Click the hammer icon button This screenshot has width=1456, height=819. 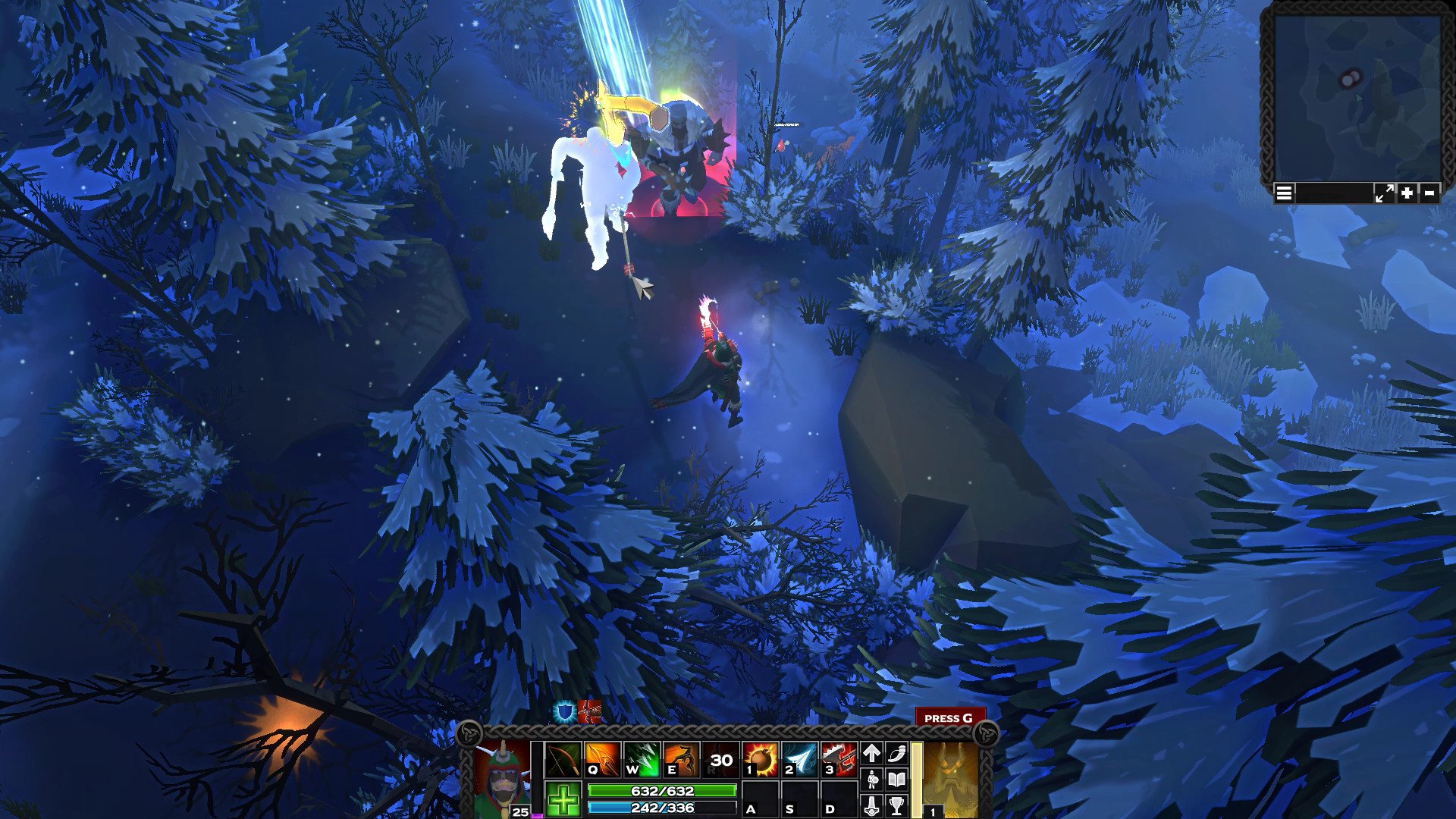pos(872,805)
